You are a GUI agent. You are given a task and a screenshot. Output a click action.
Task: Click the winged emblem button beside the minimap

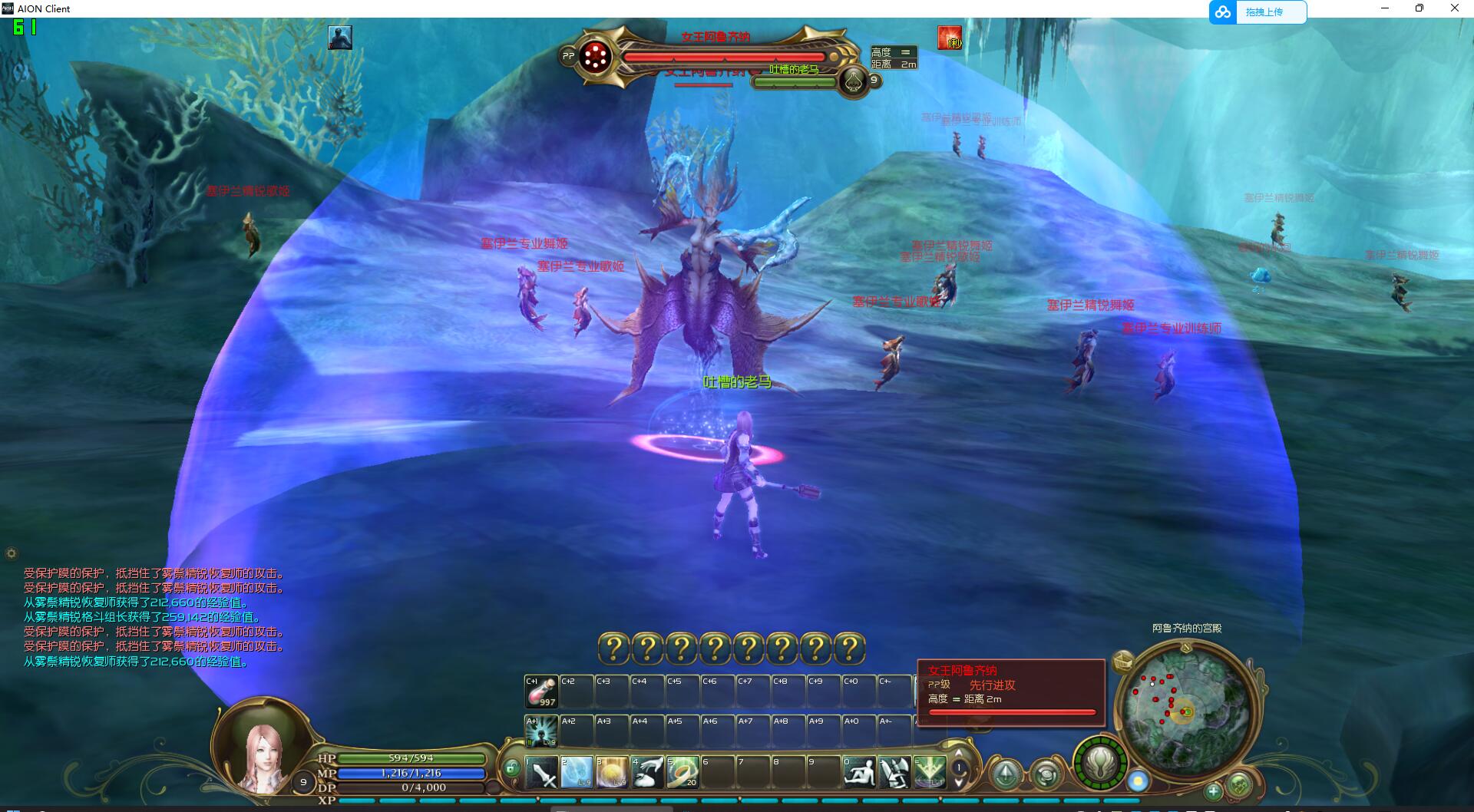1101,763
